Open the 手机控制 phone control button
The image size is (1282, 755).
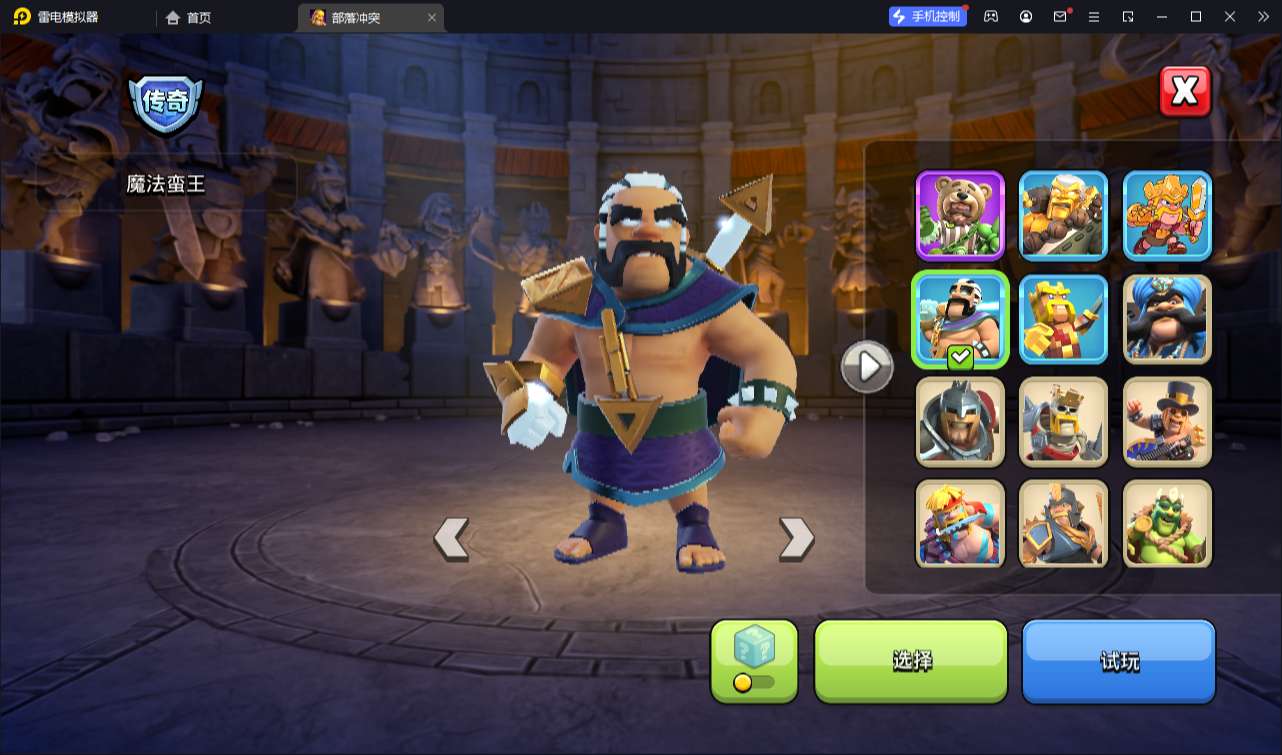927,16
